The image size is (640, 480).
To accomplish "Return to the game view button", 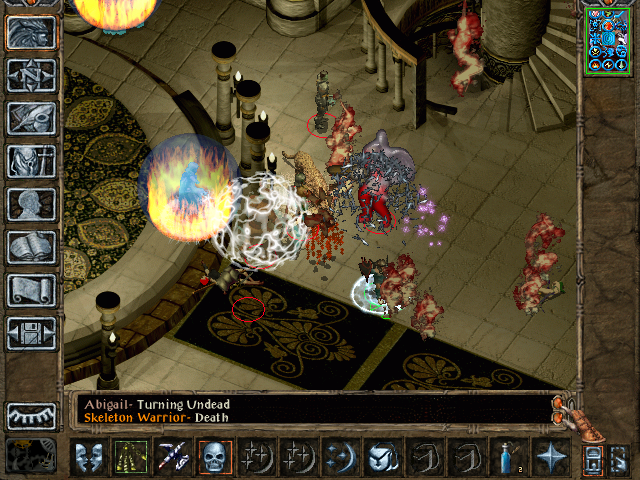I will point(31,33).
